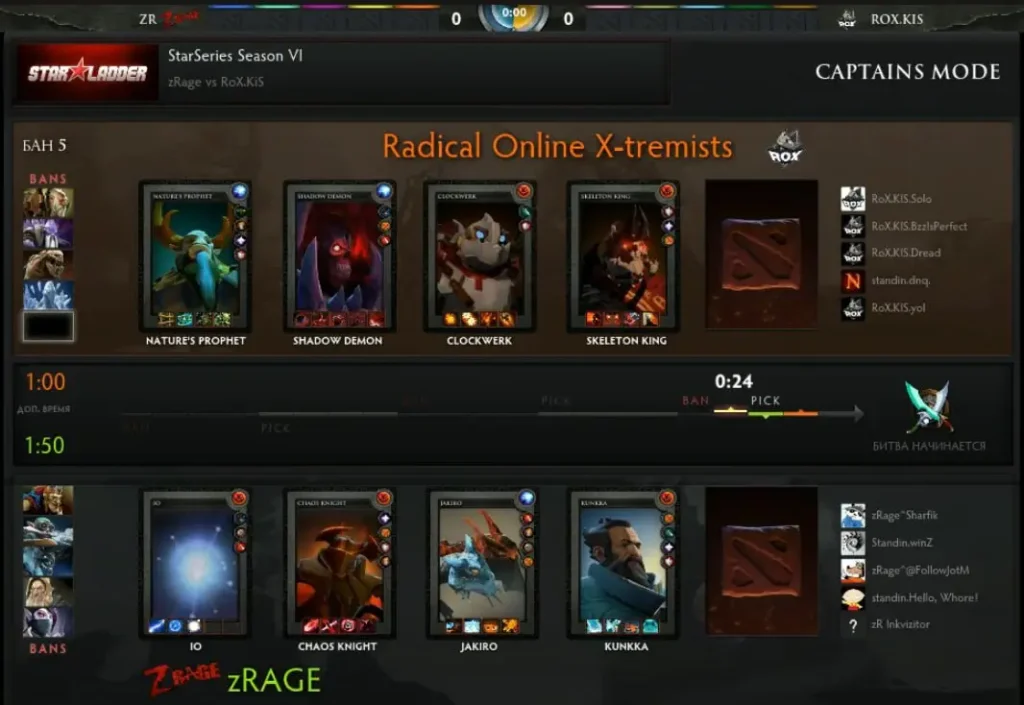This screenshot has width=1024, height=705.
Task: Click the ROX team logo beside team name
Action: pyautogui.click(x=785, y=148)
